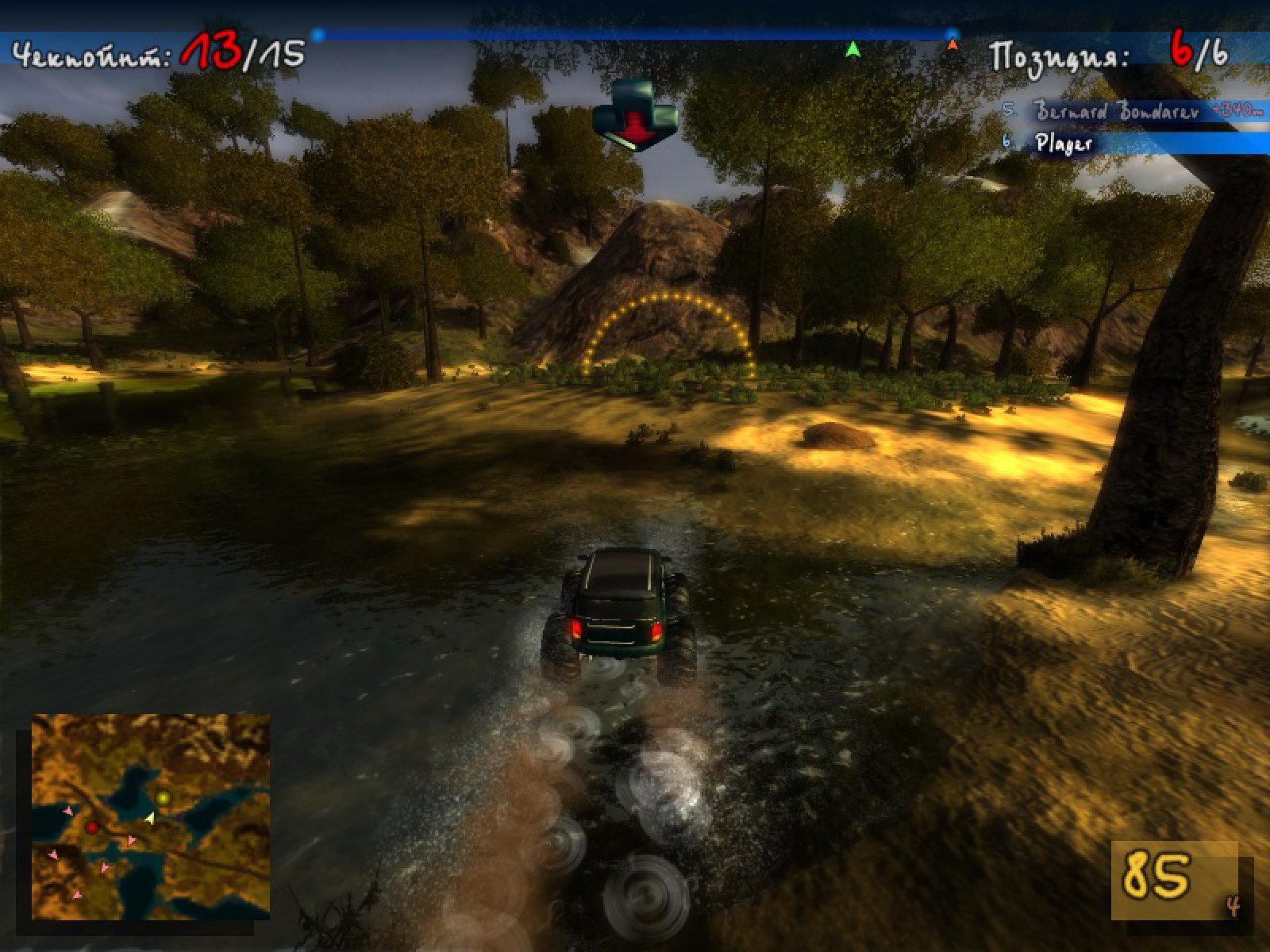Click the minimap in the corner
Screen dimensions: 1270x952
coord(151,817)
